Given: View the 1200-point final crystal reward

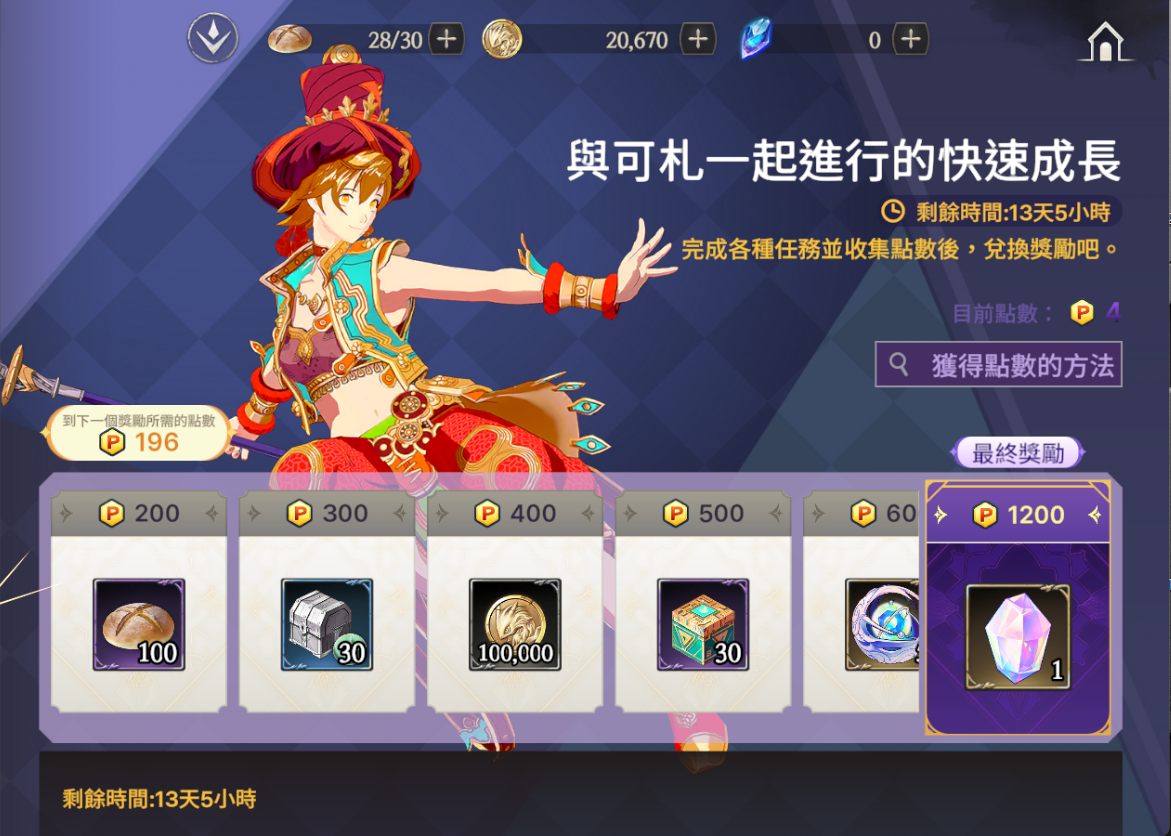Looking at the screenshot, I should (1018, 637).
